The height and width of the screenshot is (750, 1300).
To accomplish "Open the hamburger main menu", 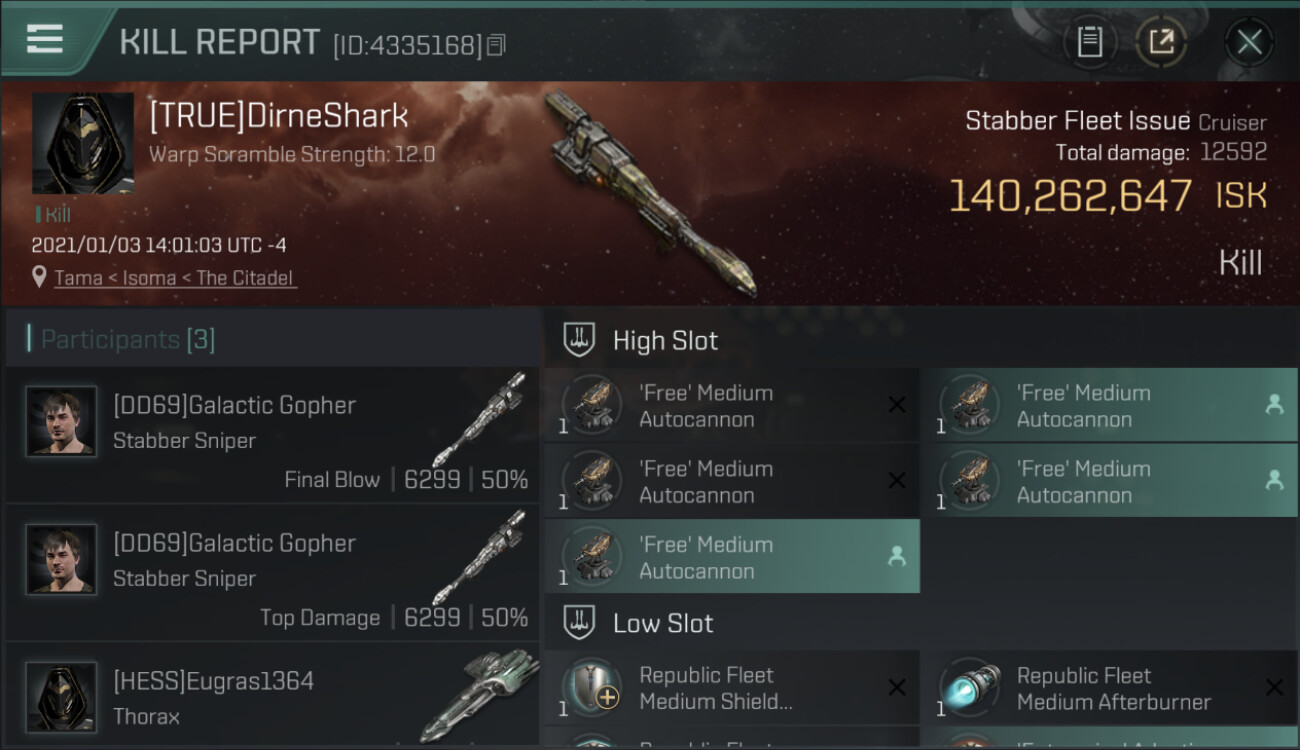I will coord(45,40).
